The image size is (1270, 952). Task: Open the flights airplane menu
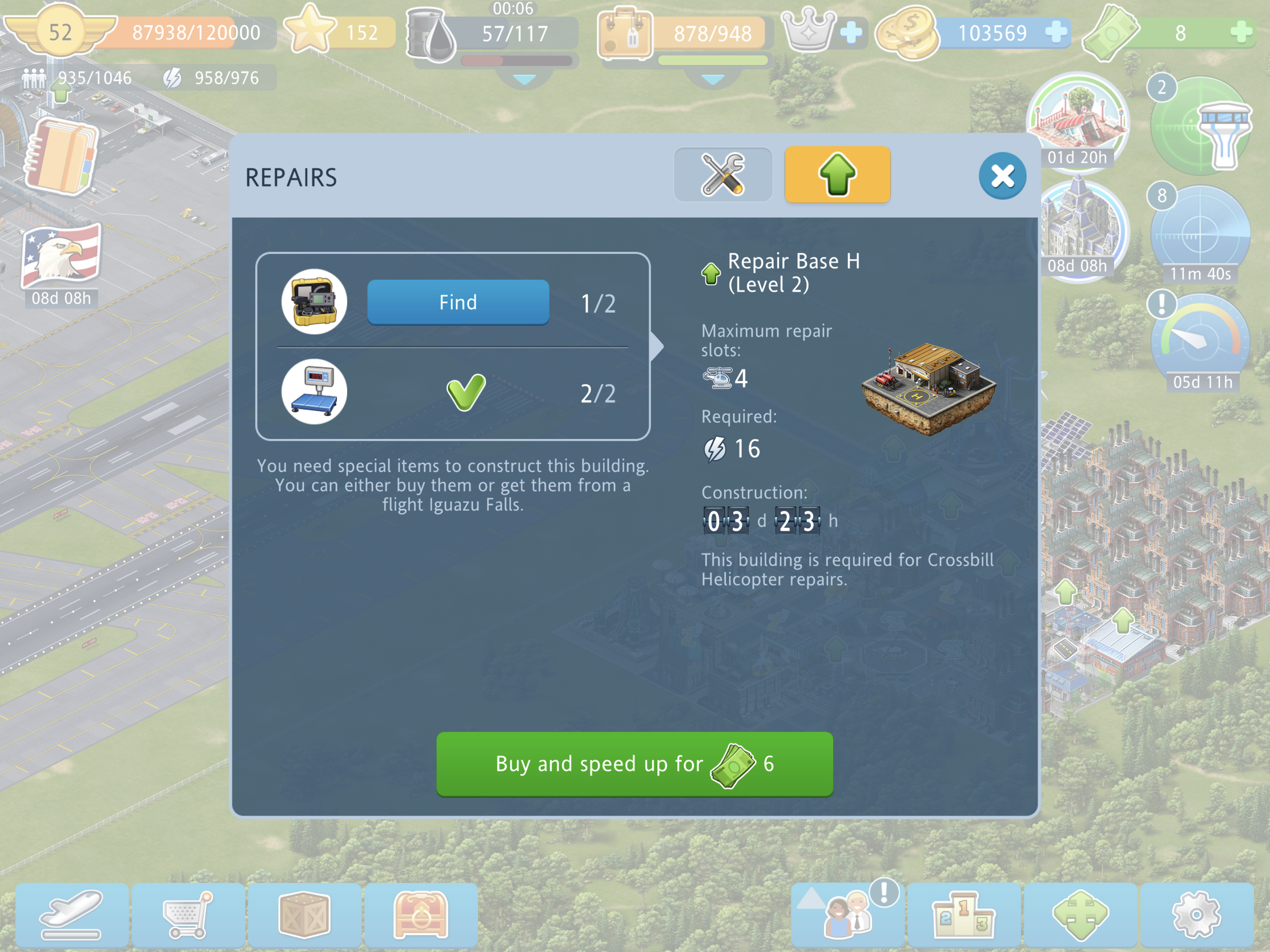[73, 915]
